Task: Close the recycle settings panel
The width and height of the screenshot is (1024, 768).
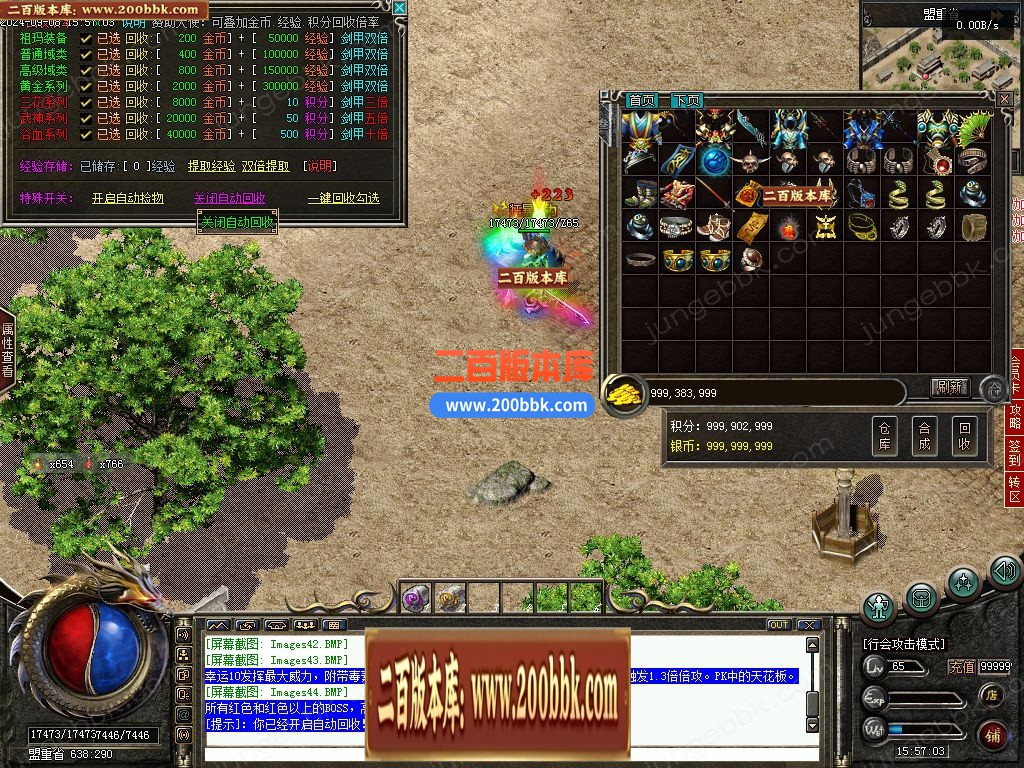Action: pyautogui.click(x=400, y=8)
